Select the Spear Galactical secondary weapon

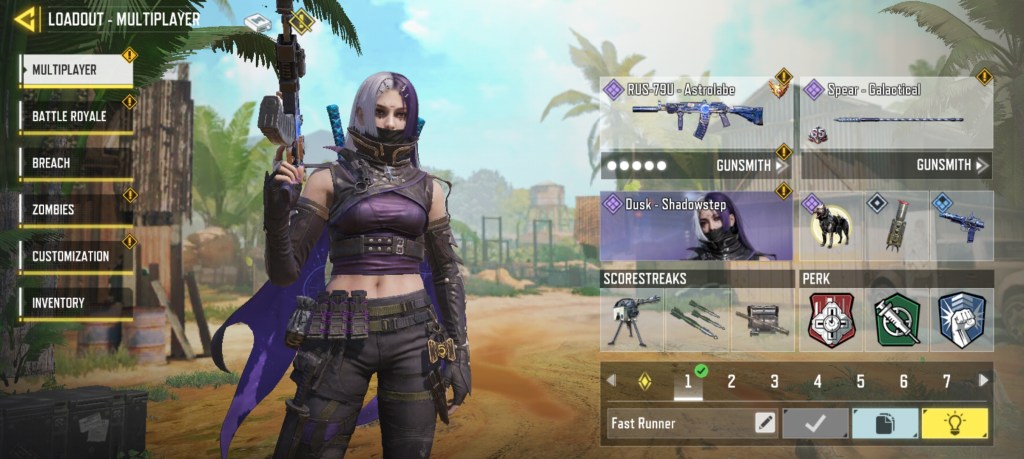click(895, 112)
